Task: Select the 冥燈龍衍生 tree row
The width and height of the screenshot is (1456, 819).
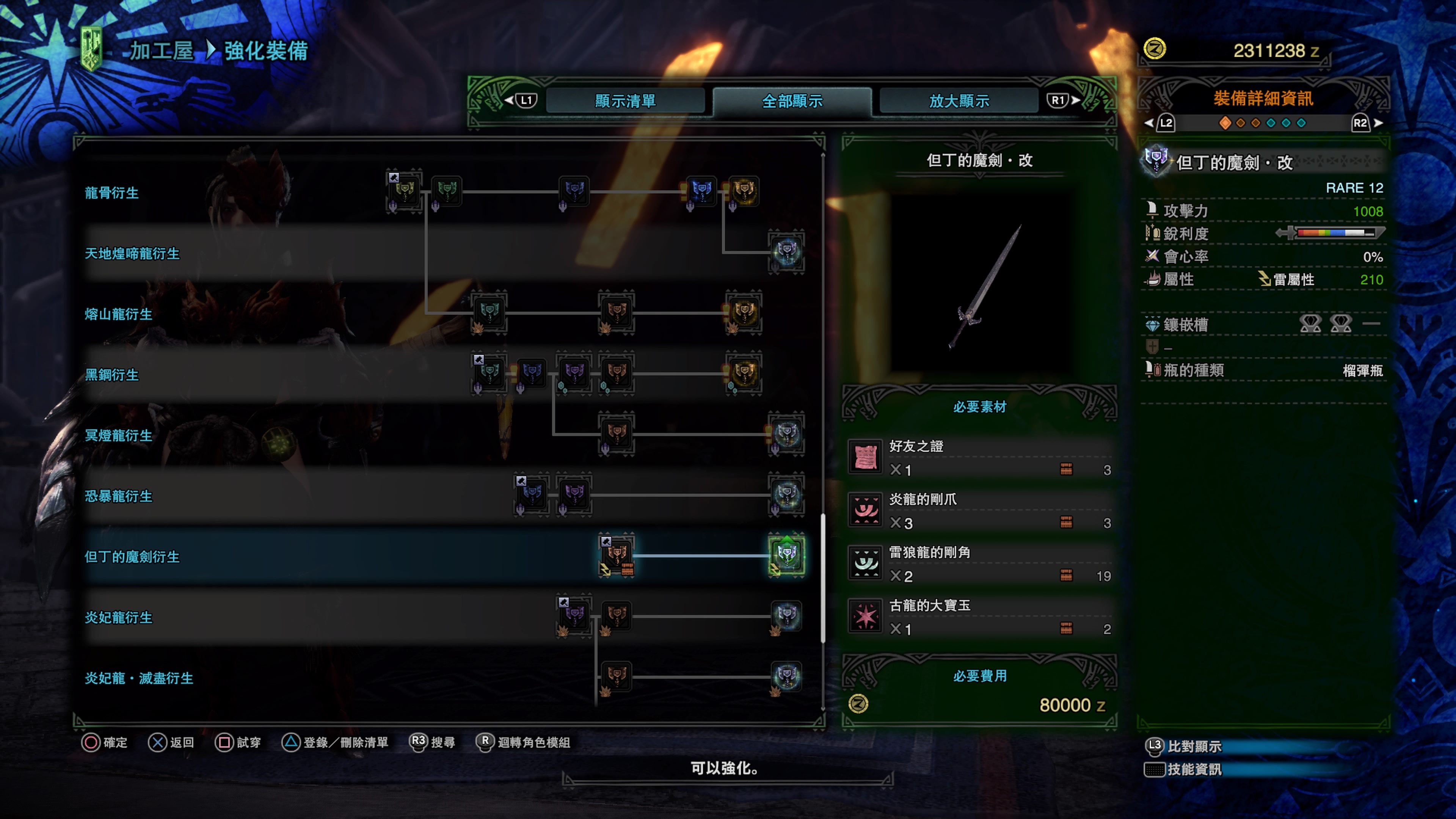Action: coord(118,436)
